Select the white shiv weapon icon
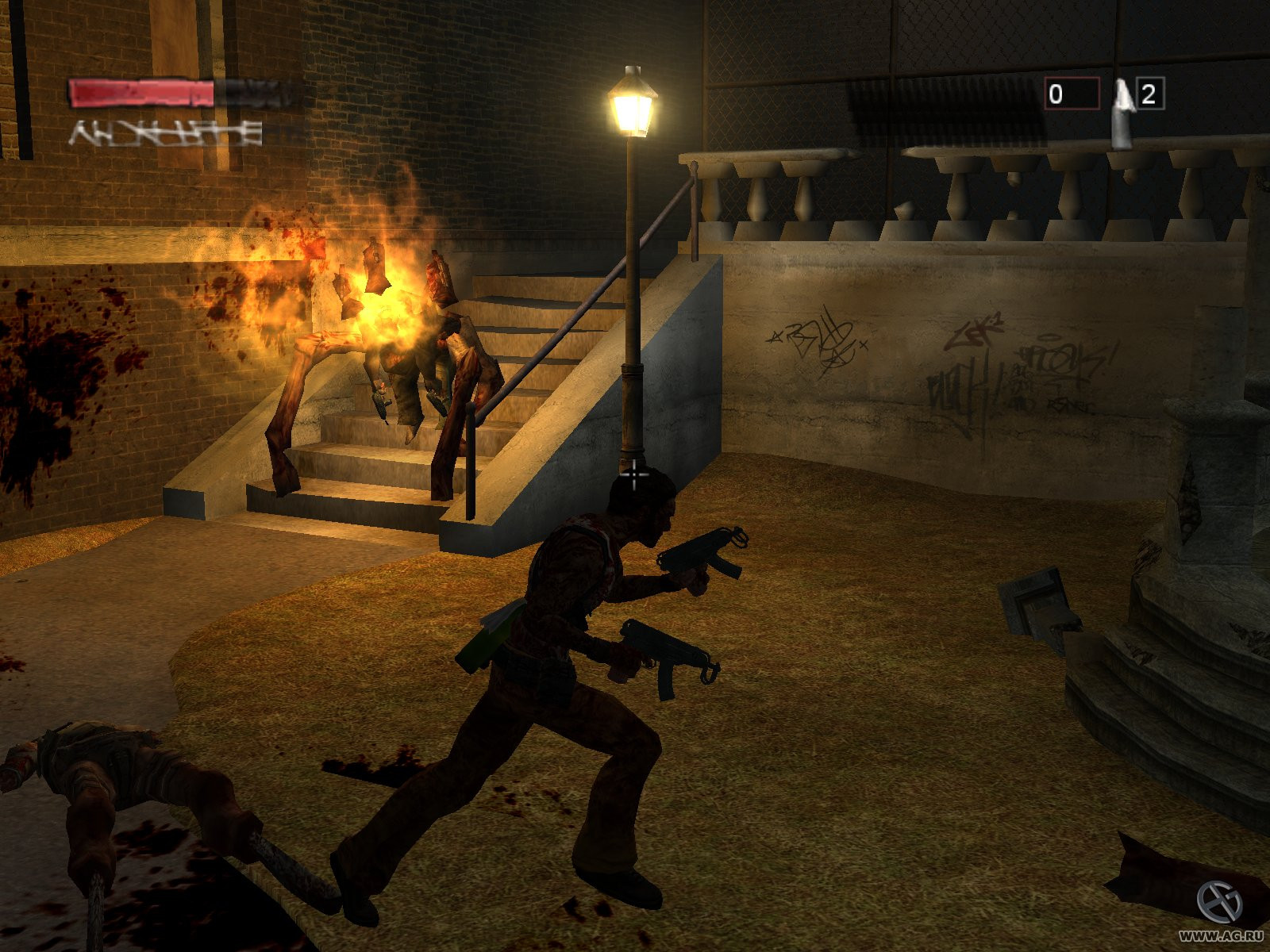 tap(1122, 111)
